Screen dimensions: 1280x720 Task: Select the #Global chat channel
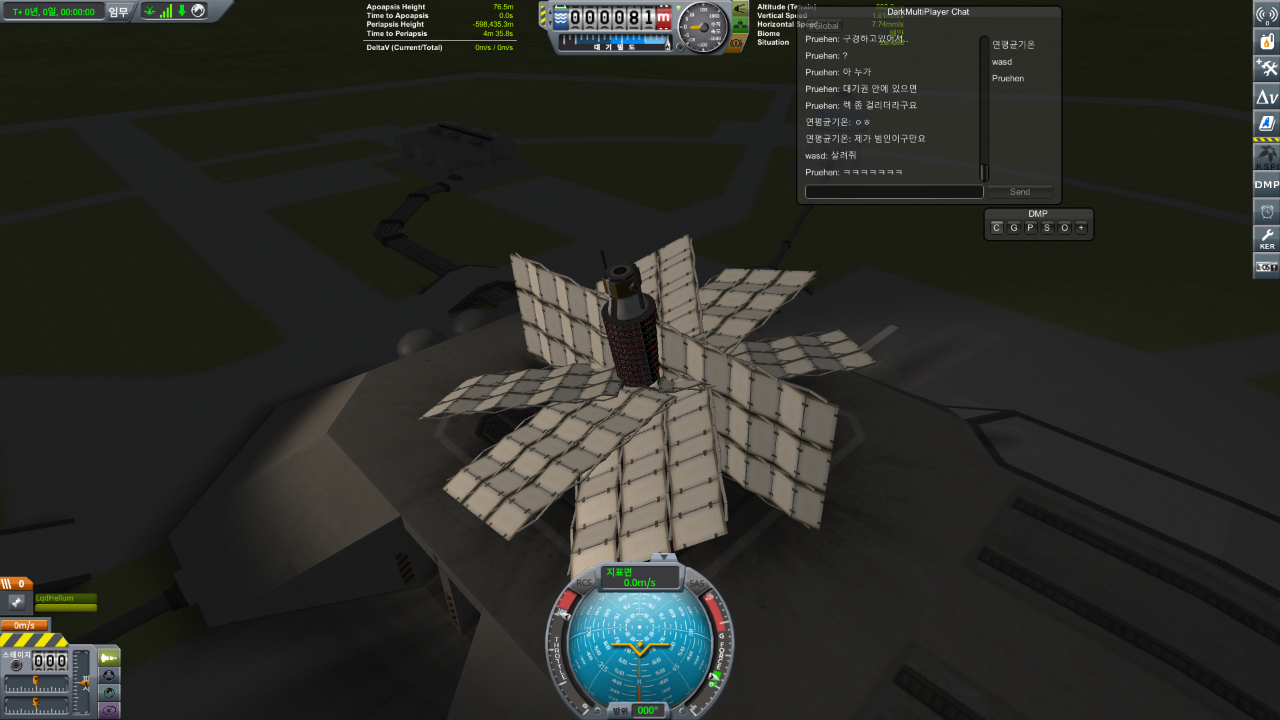tap(825, 25)
